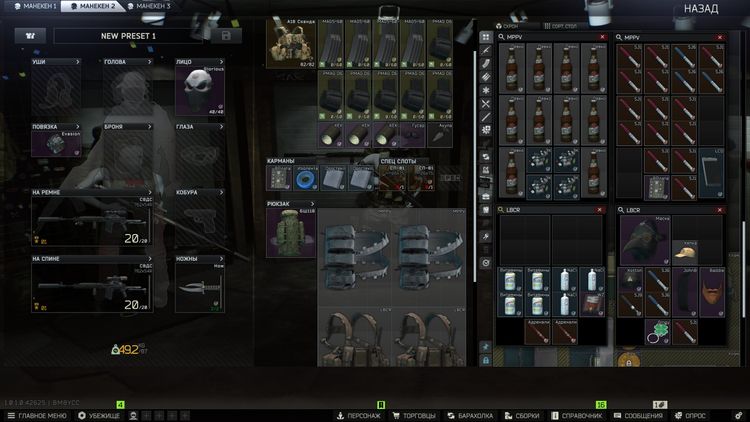Select the rifle in the На спине slot
This screenshot has height=422, width=750.
point(90,285)
